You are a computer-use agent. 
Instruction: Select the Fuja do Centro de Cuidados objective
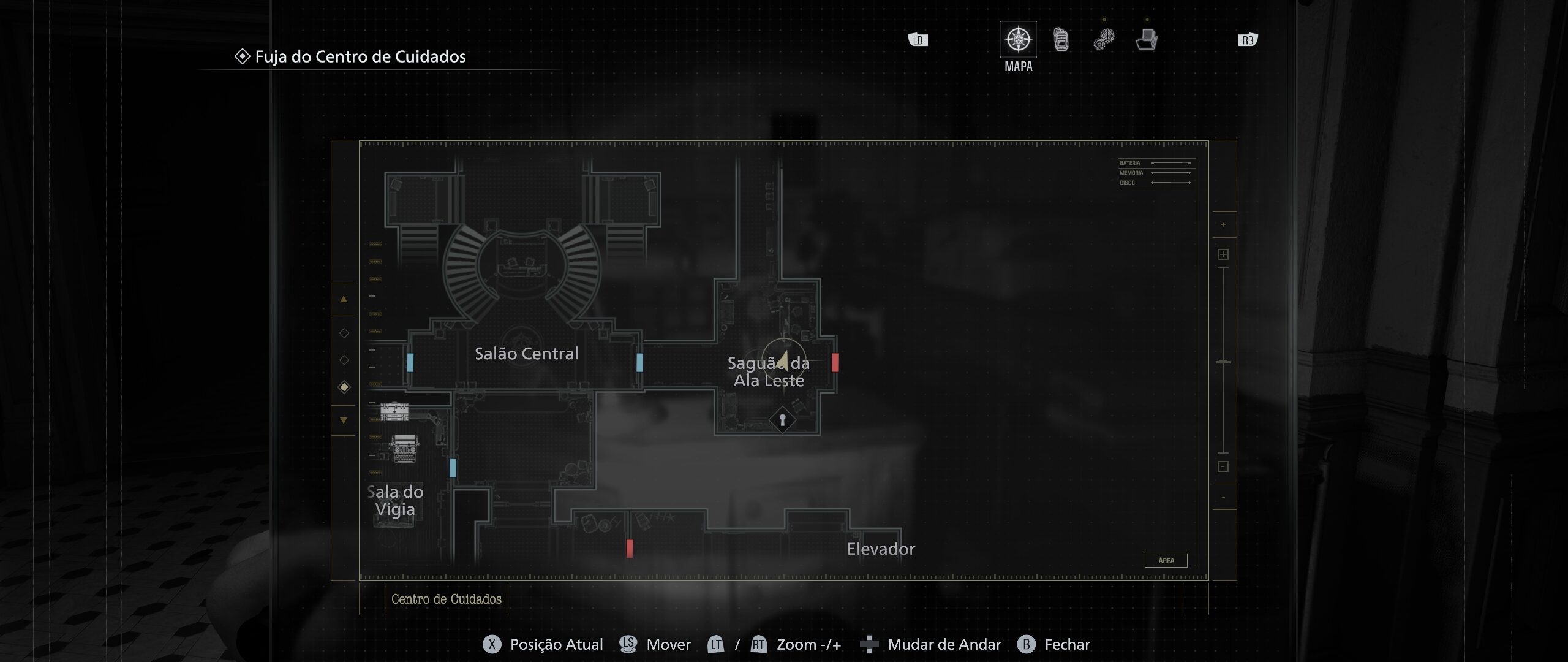pos(360,57)
